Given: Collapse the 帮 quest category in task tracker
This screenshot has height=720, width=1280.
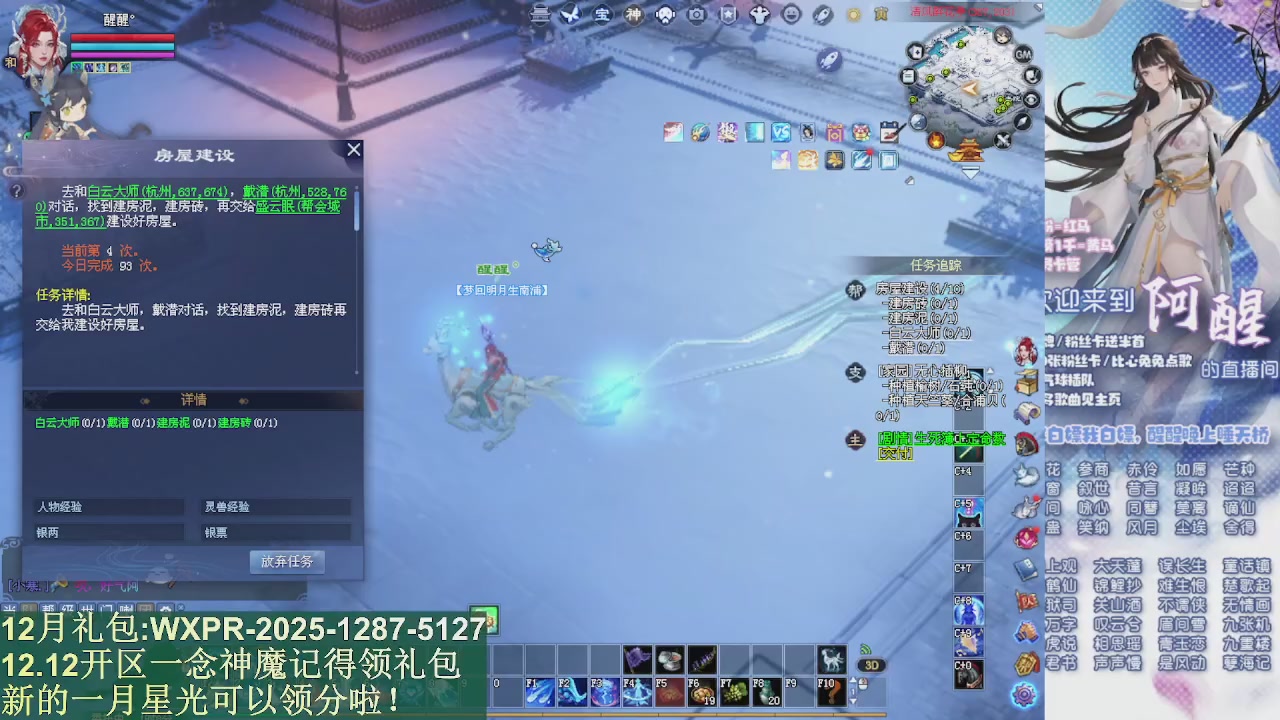Looking at the screenshot, I should coord(854,290).
